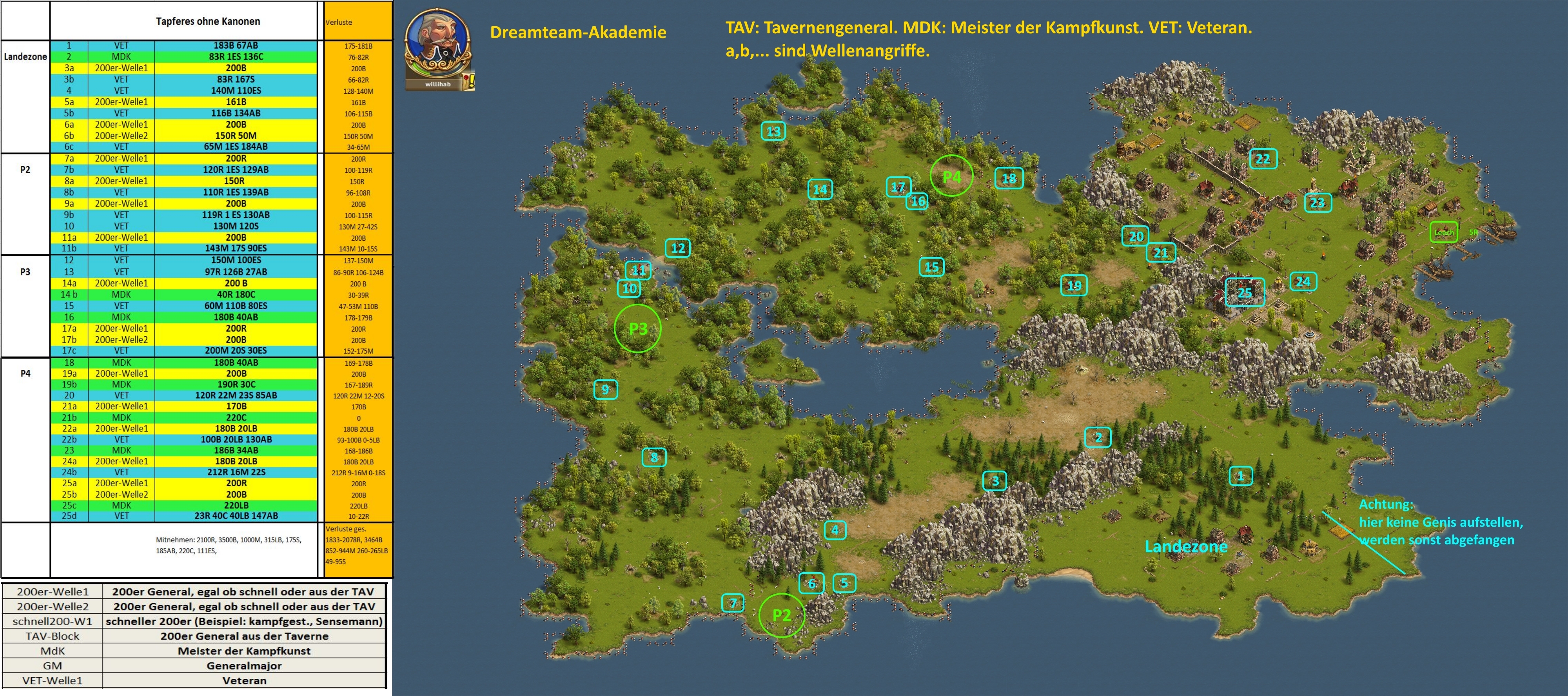Select the green P2 position marker
The width and height of the screenshot is (1568, 696).
[782, 615]
